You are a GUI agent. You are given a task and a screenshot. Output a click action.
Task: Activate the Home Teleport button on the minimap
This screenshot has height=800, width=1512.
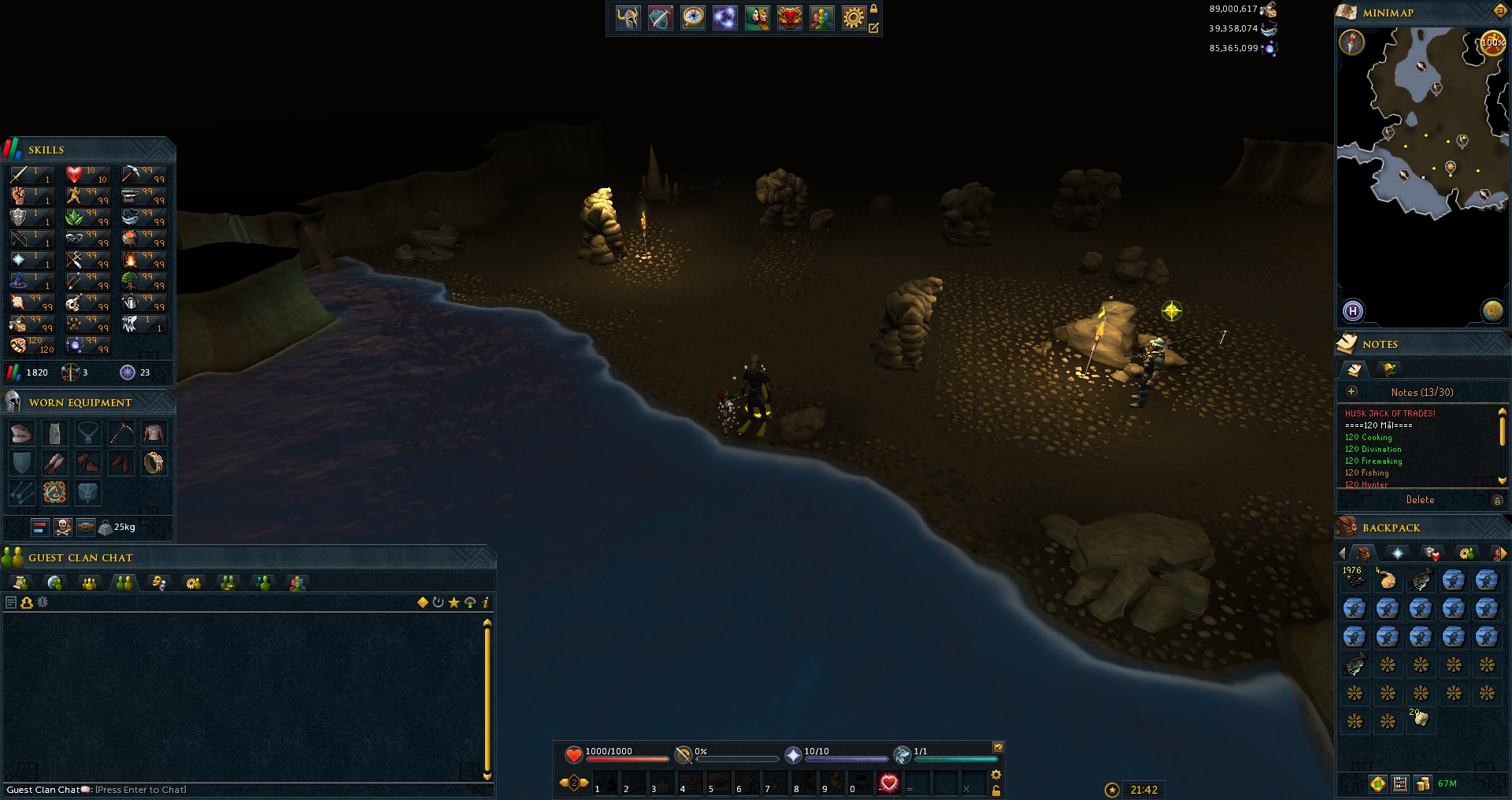pos(1353,312)
